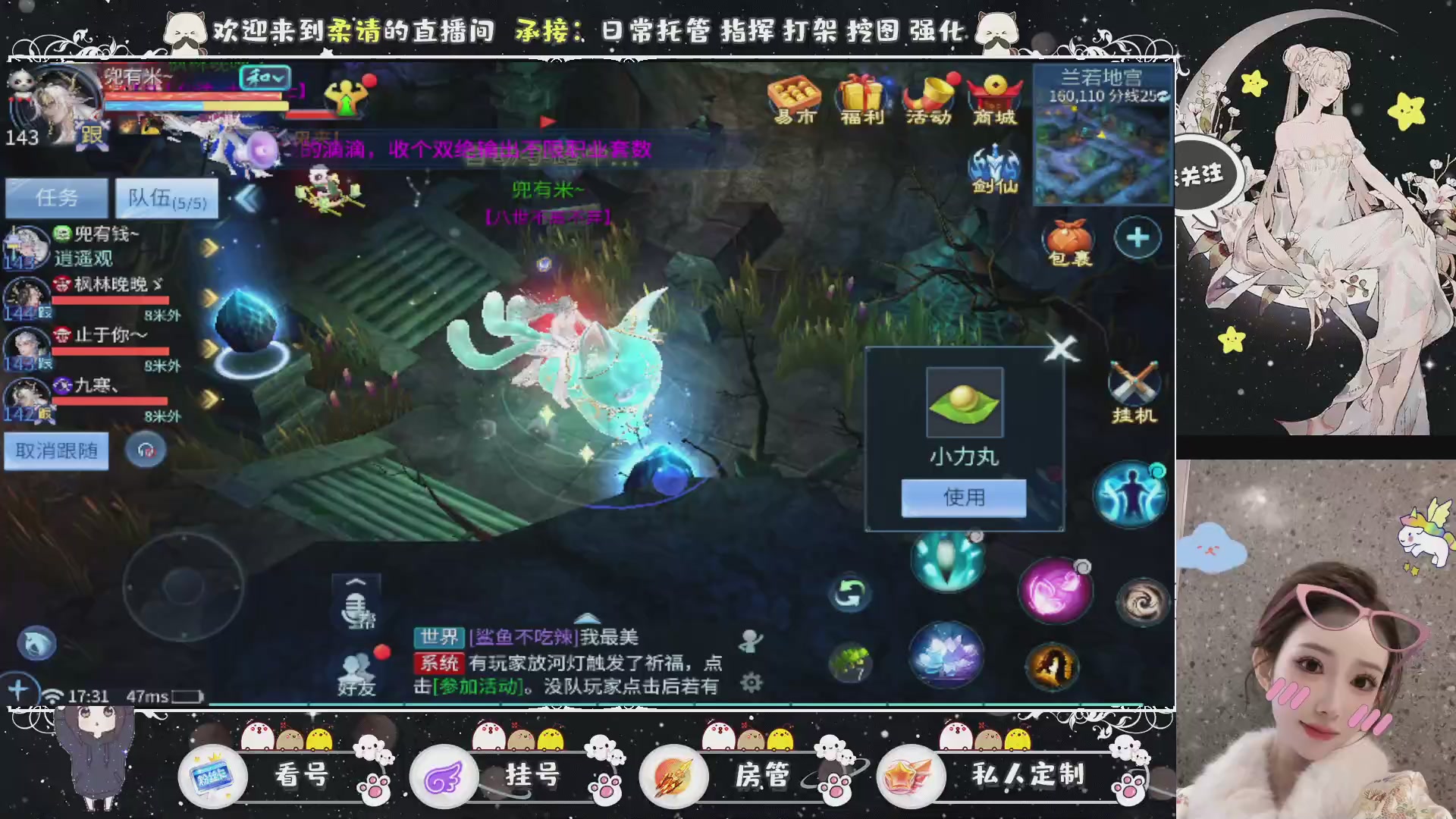Switch to the 队伍(5/5) tab
This screenshot has width=1456, height=819.
tap(166, 198)
